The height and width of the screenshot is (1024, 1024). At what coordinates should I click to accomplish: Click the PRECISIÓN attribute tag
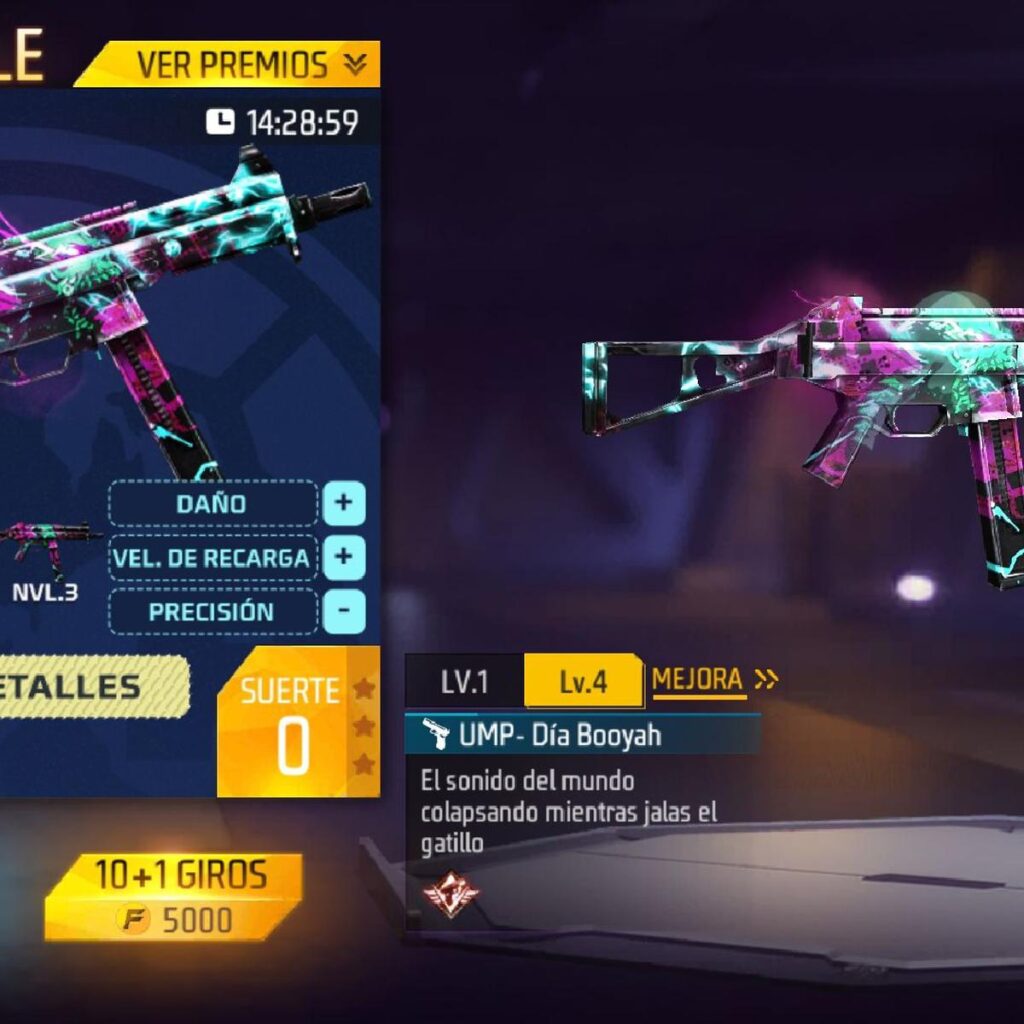212,611
